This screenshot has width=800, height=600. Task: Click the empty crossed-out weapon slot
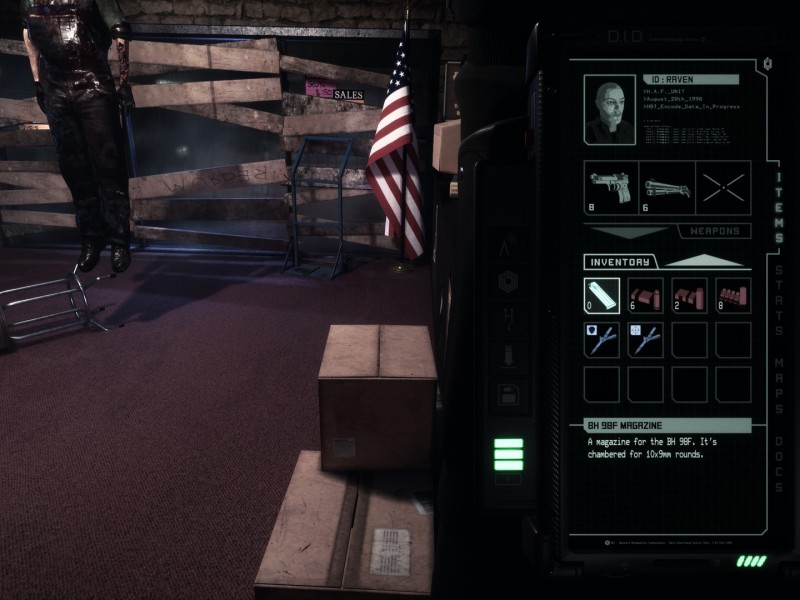point(723,188)
